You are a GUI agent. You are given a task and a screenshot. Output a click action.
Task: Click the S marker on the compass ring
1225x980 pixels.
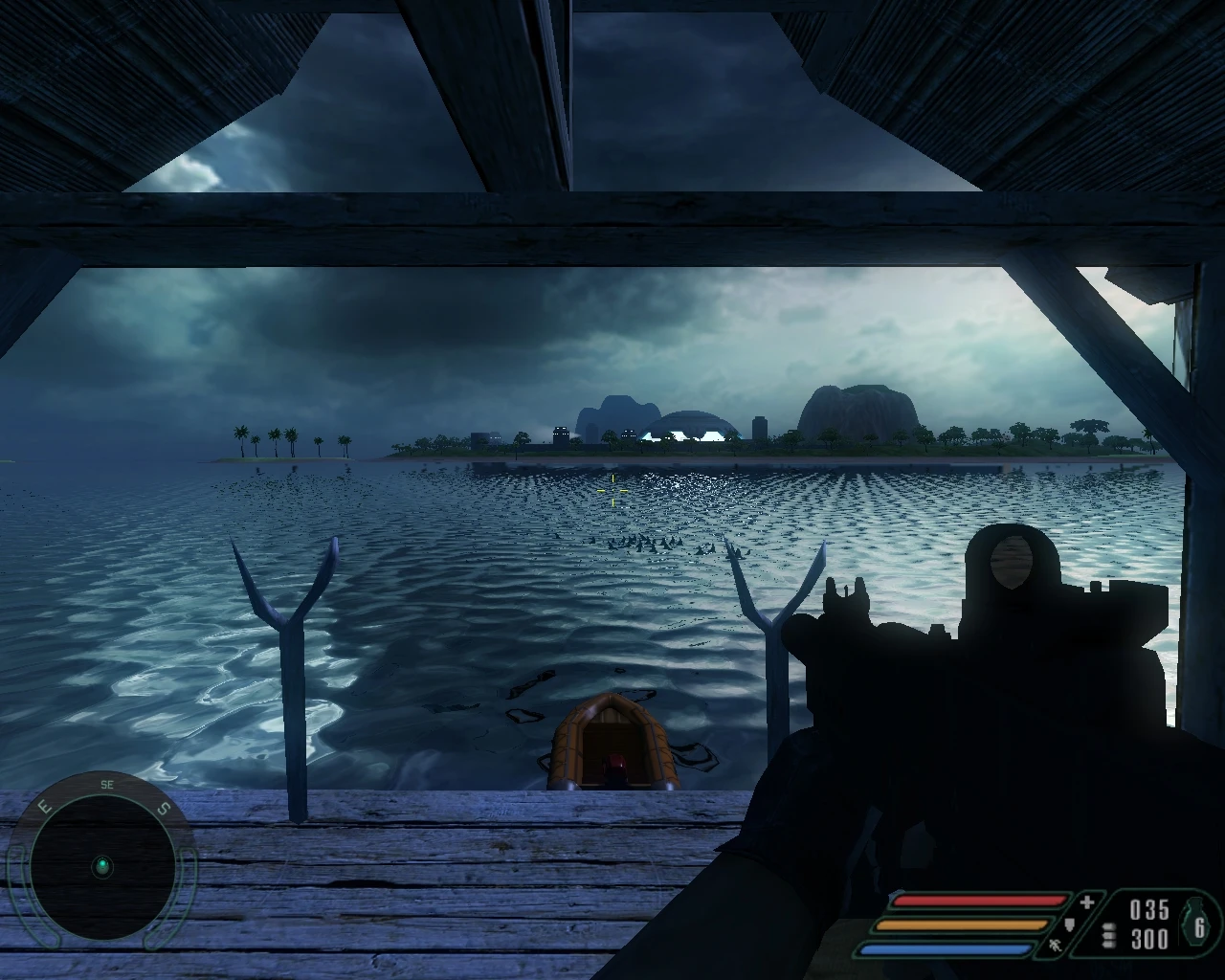[164, 808]
